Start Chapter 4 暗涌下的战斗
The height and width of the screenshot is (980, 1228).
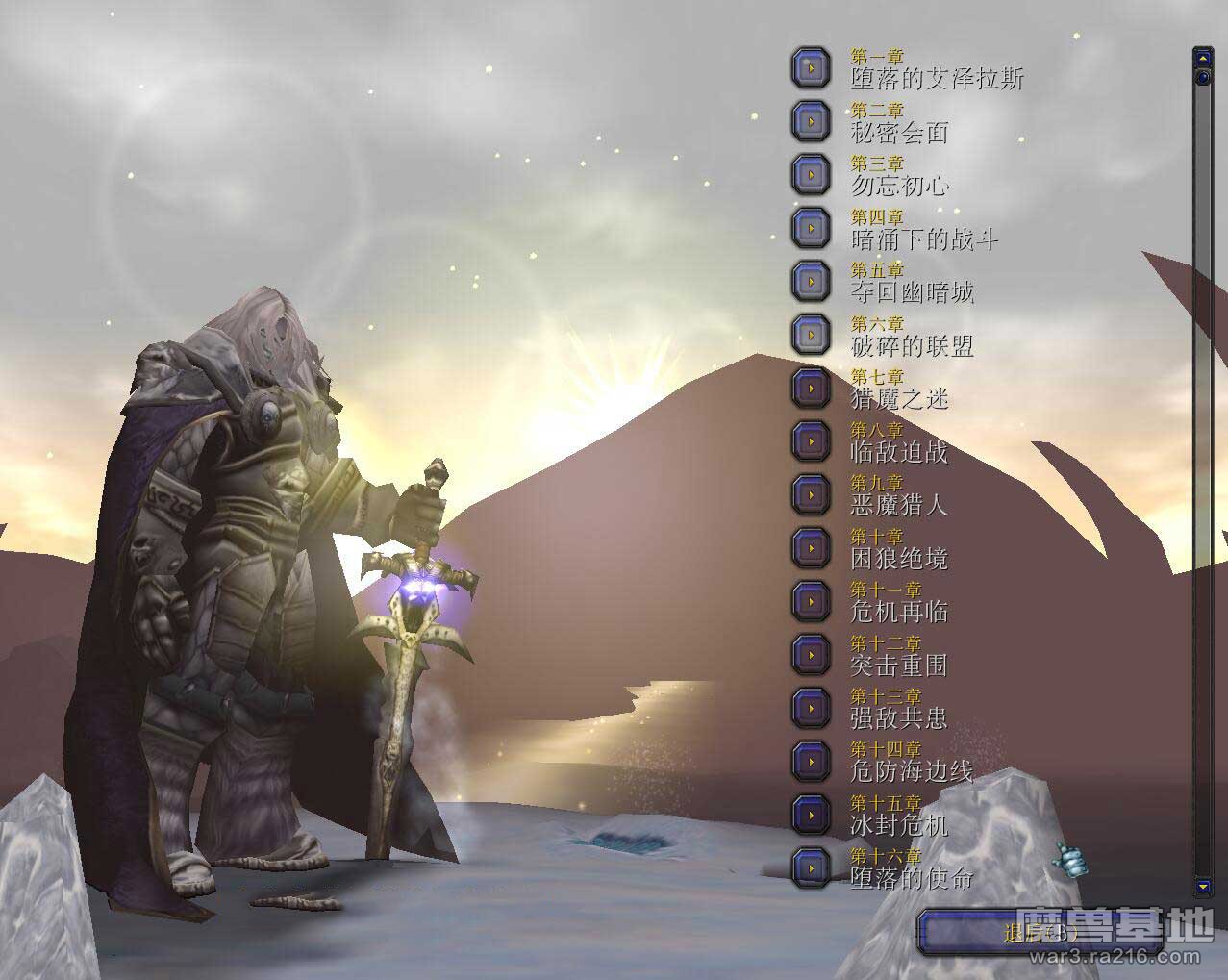[812, 228]
